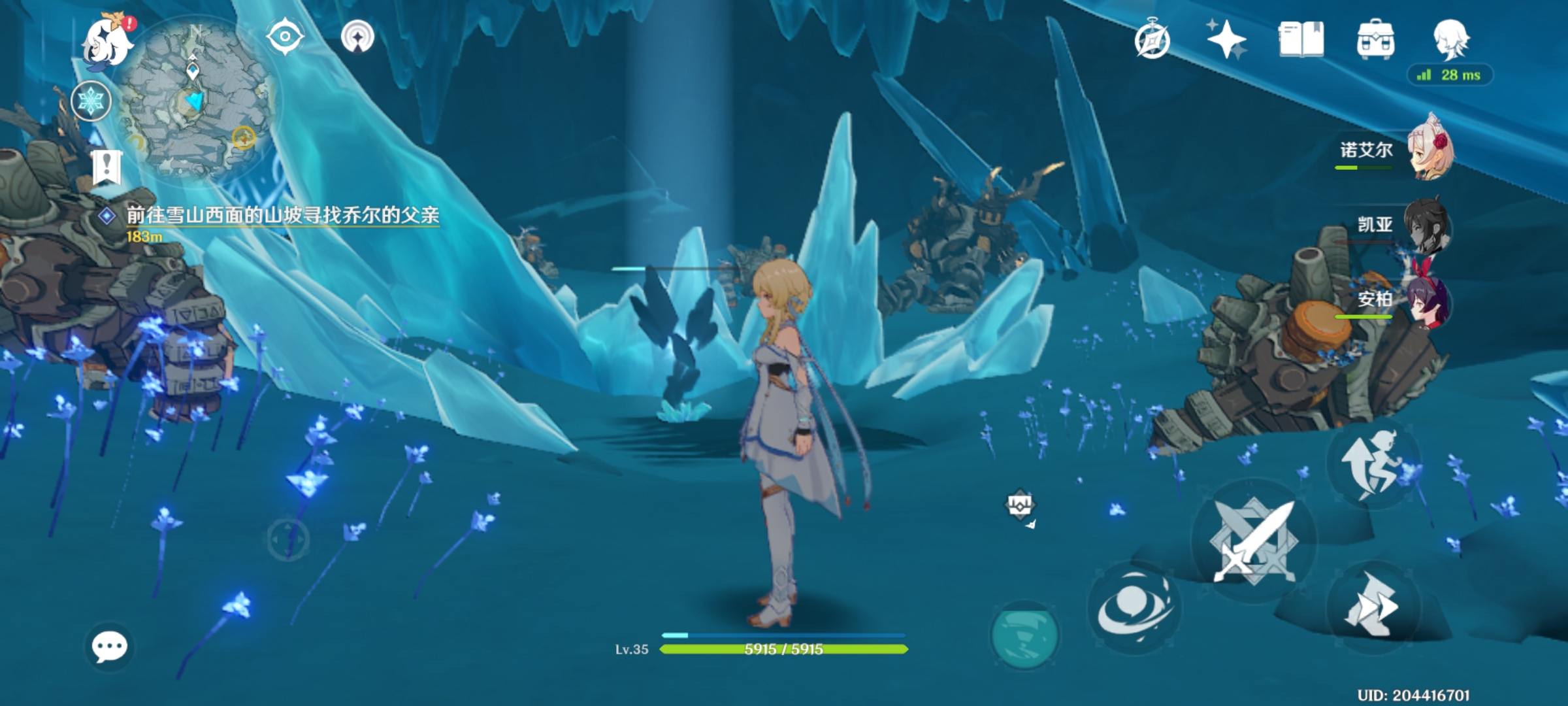Tap the jump button
Image resolution: width=1568 pixels, height=706 pixels.
[1373, 464]
